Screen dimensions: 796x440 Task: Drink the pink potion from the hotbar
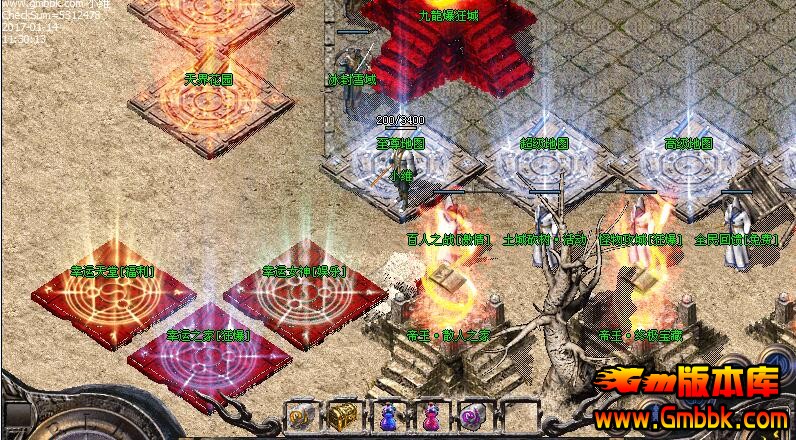pyautogui.click(x=431, y=417)
